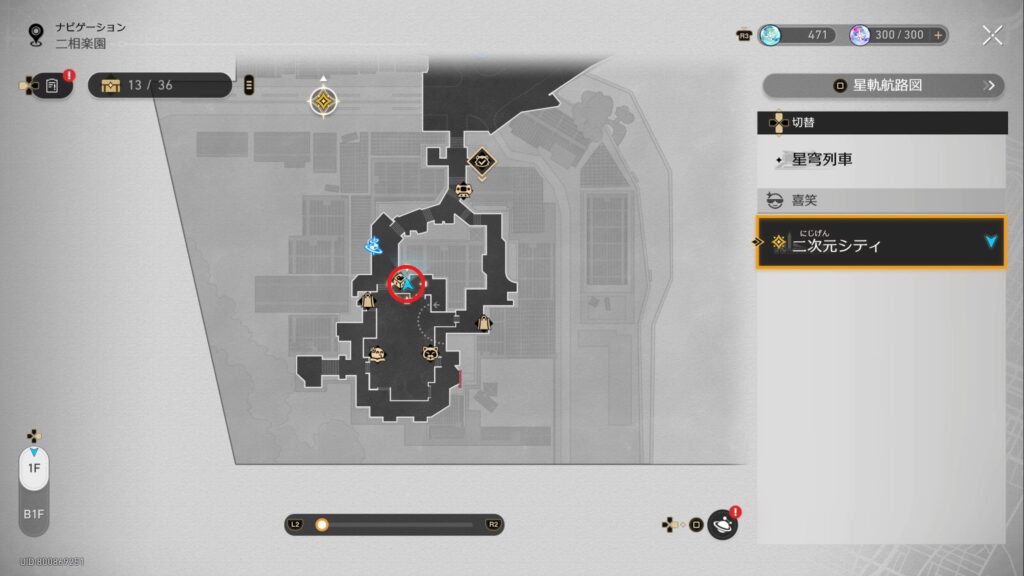
Task: Select the raccoon face map marker
Action: tap(430, 352)
